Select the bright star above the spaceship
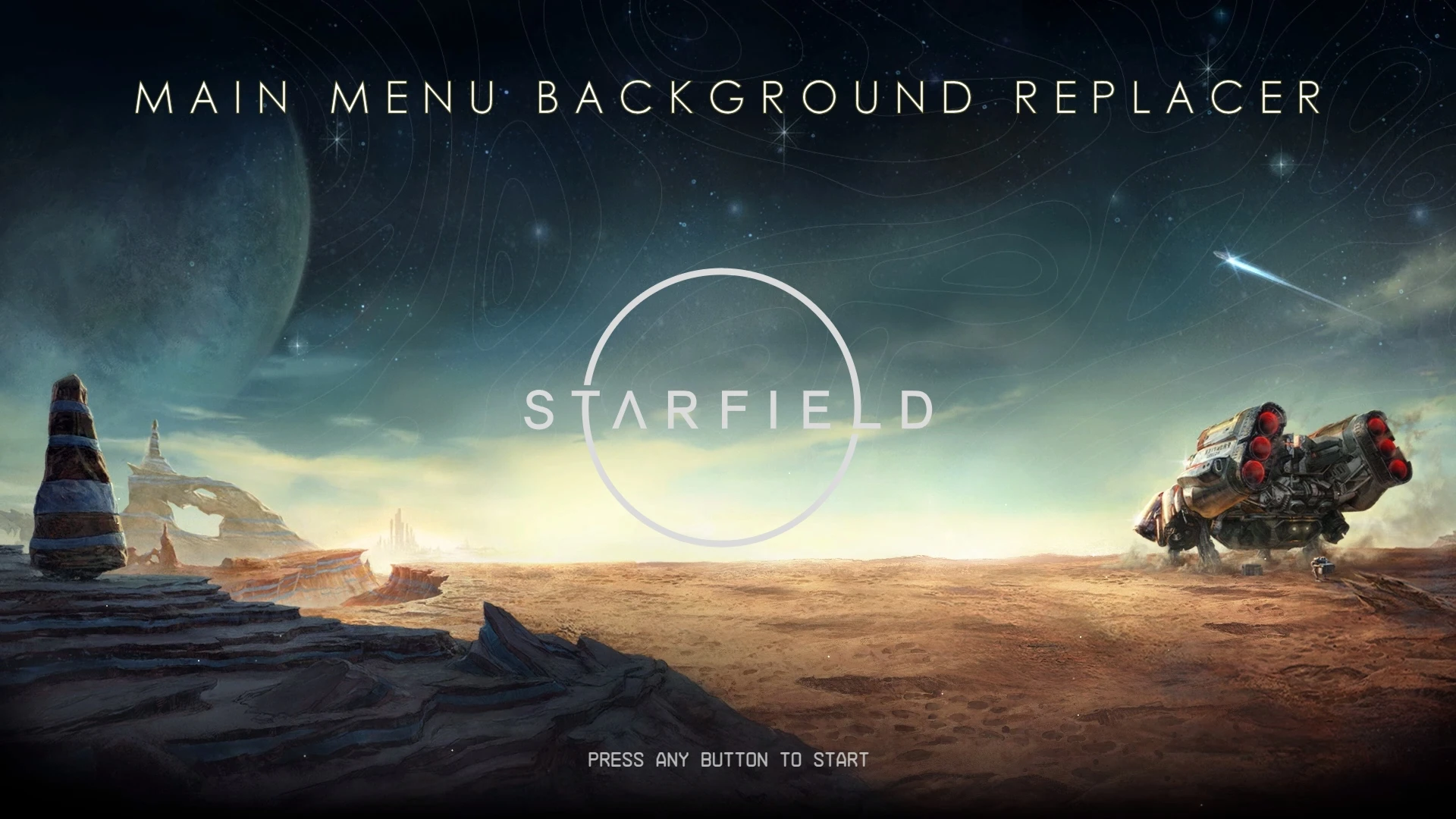1456x819 pixels. click(x=1281, y=163)
